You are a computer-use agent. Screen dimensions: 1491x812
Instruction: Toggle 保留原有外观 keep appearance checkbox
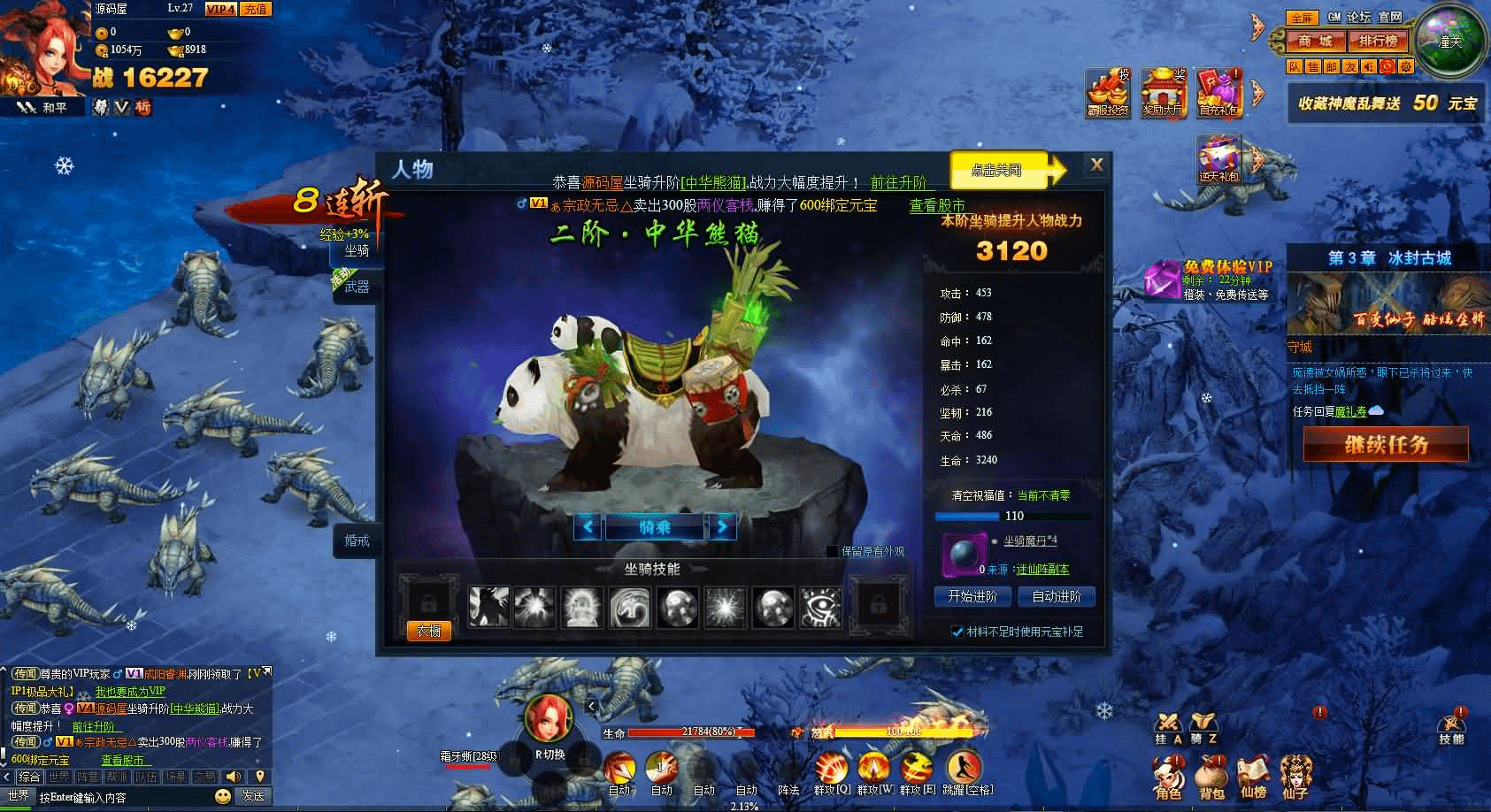pyautogui.click(x=832, y=551)
